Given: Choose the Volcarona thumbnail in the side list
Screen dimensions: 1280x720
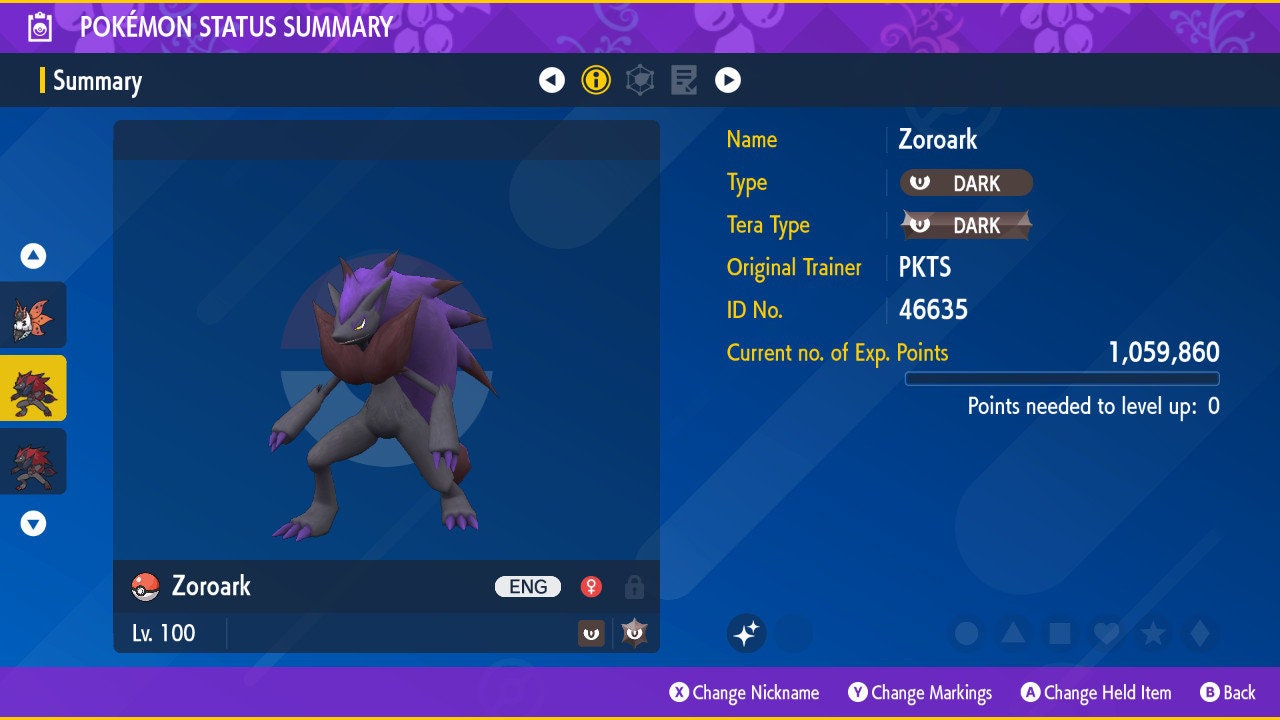Looking at the screenshot, I should tap(33, 315).
